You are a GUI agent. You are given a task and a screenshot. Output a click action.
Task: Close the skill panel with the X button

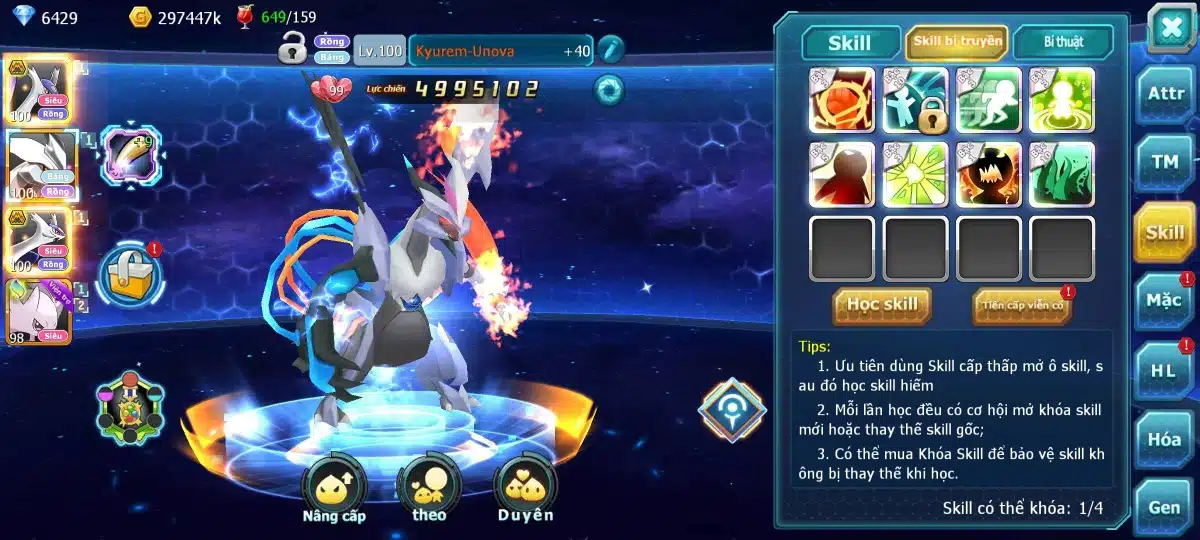tap(1169, 27)
